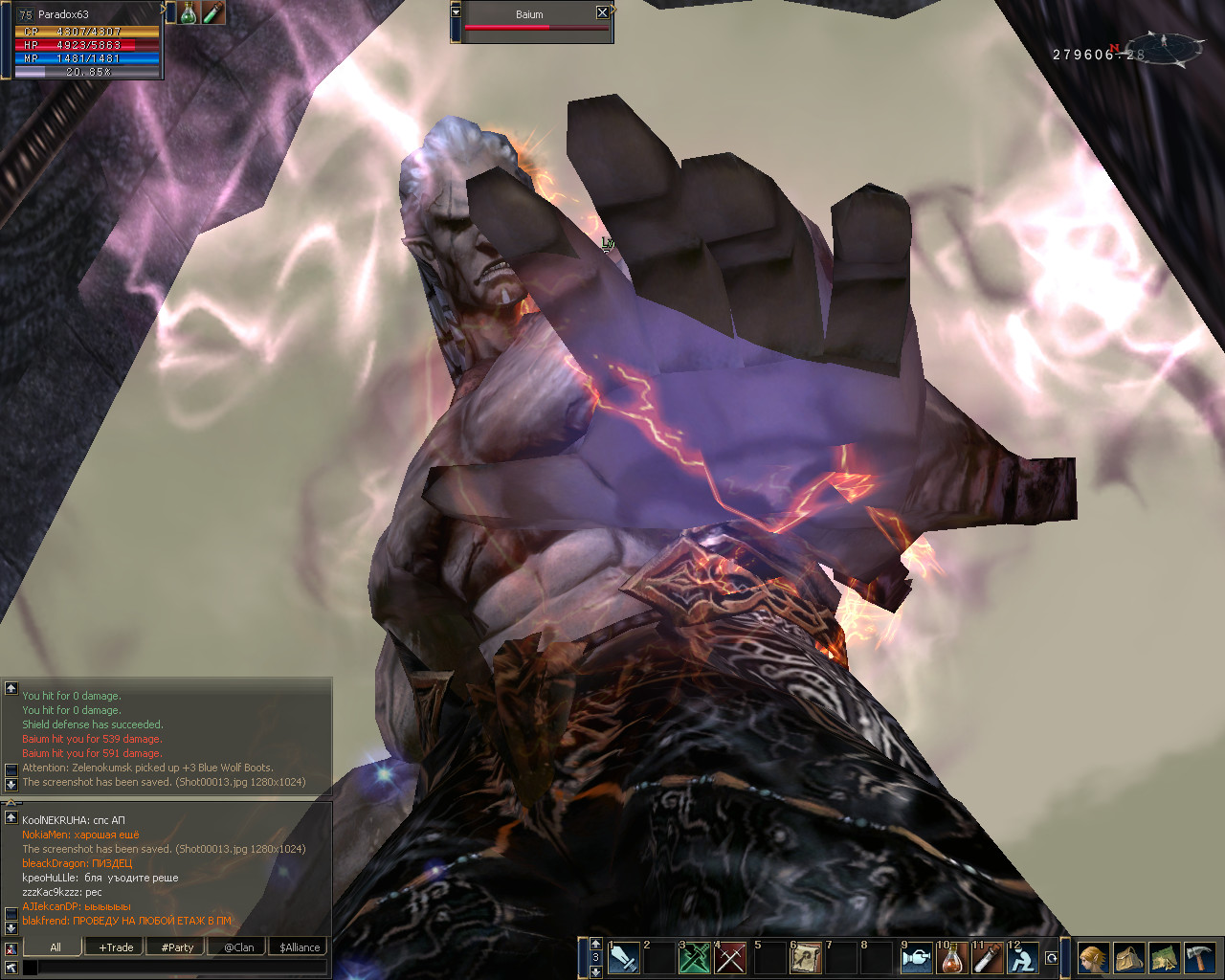Open the hammer system menu icon
Viewport: 1225px width, 980px height.
pos(1199,957)
